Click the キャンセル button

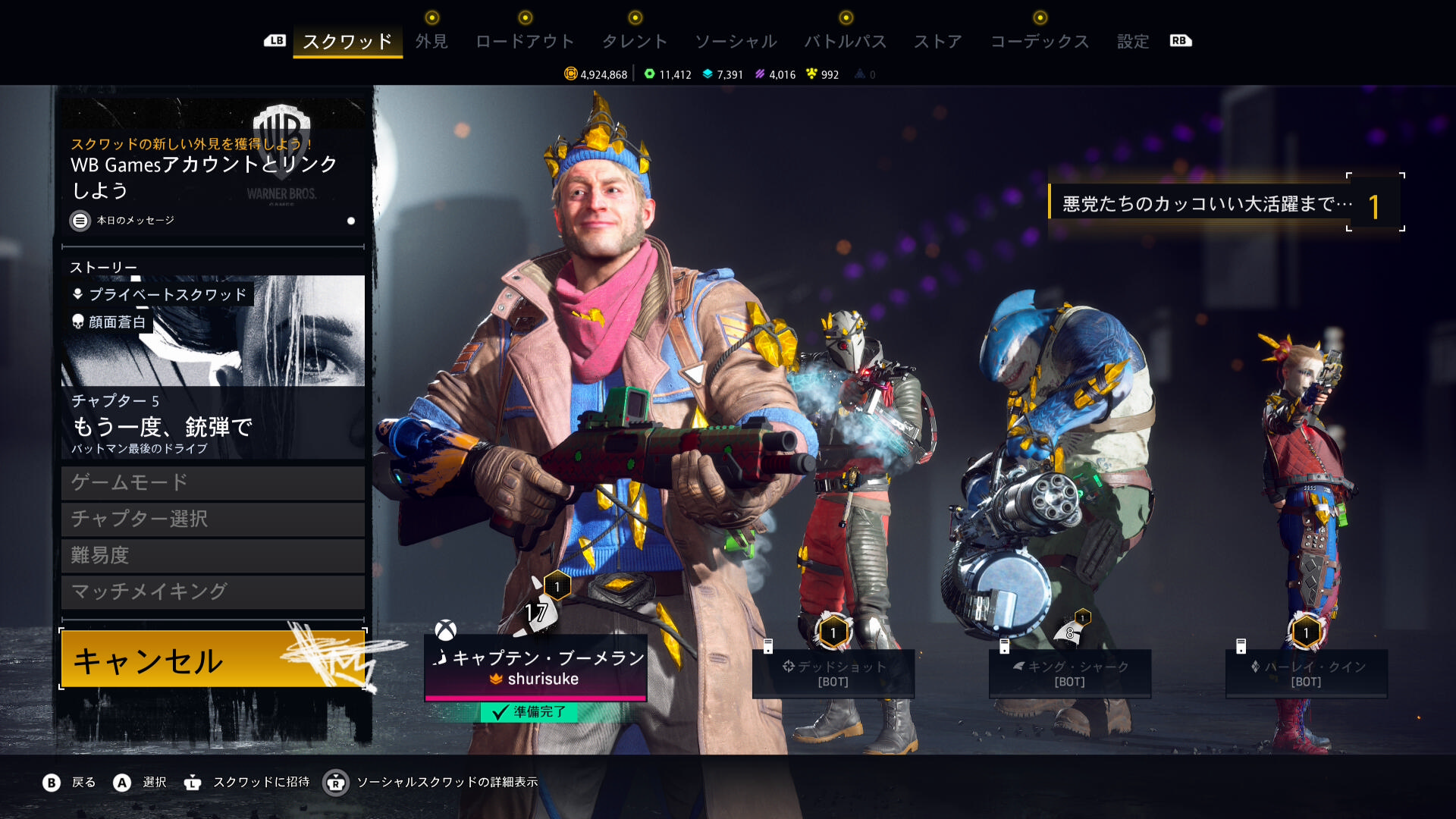[213, 660]
